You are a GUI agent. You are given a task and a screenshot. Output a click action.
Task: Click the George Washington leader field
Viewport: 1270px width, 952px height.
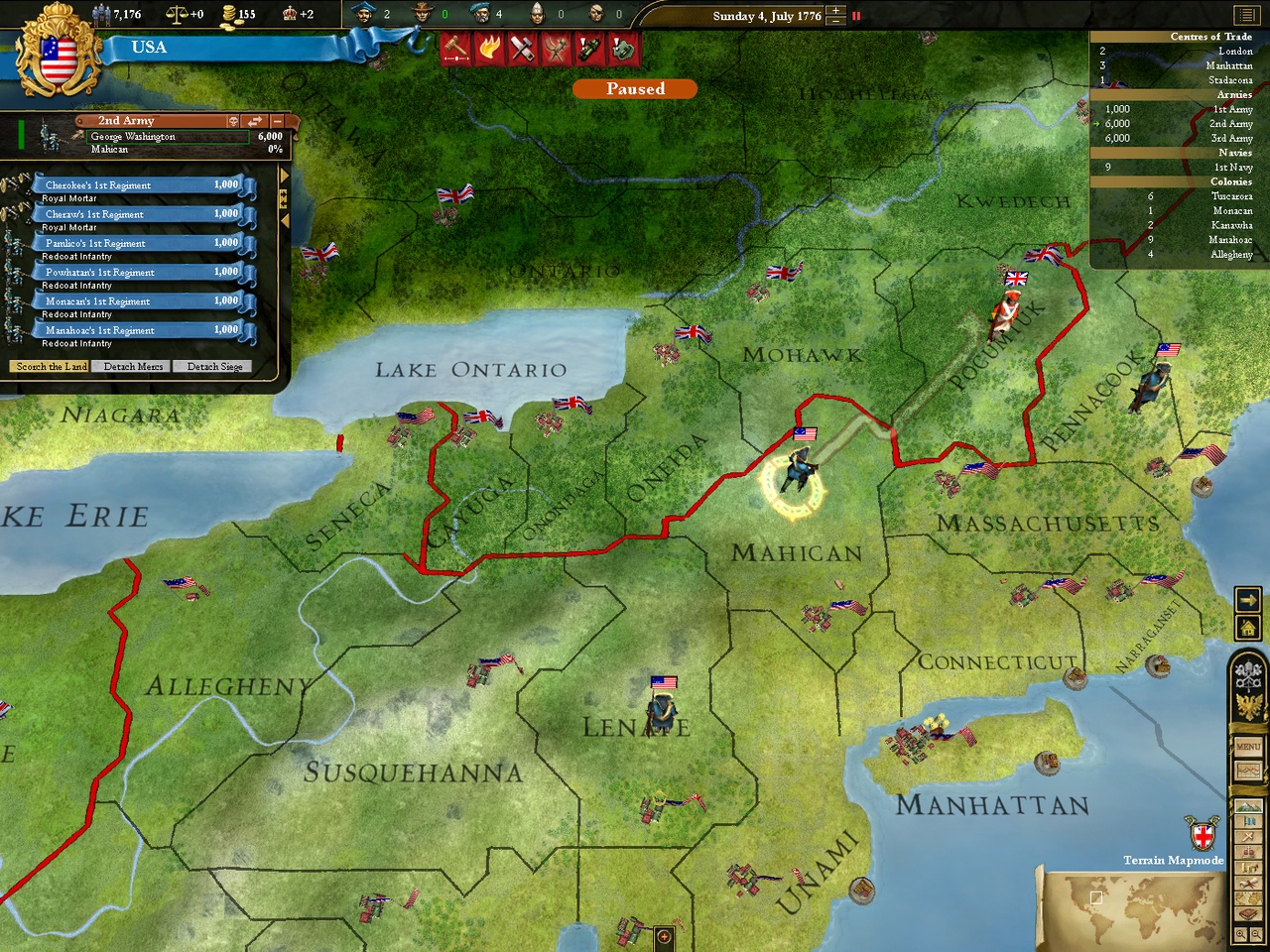169,137
